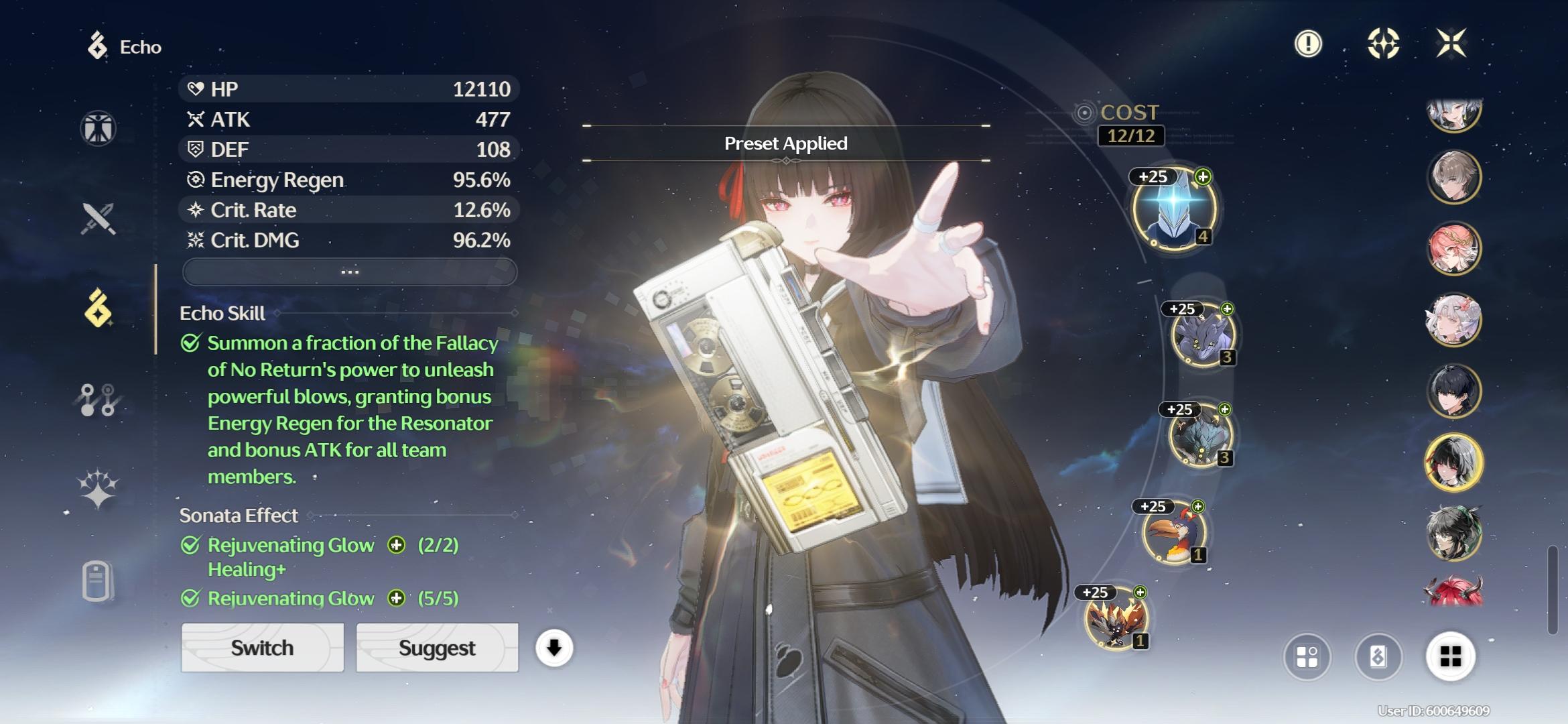Open the echo preset icon button

pyautogui.click(x=1378, y=657)
